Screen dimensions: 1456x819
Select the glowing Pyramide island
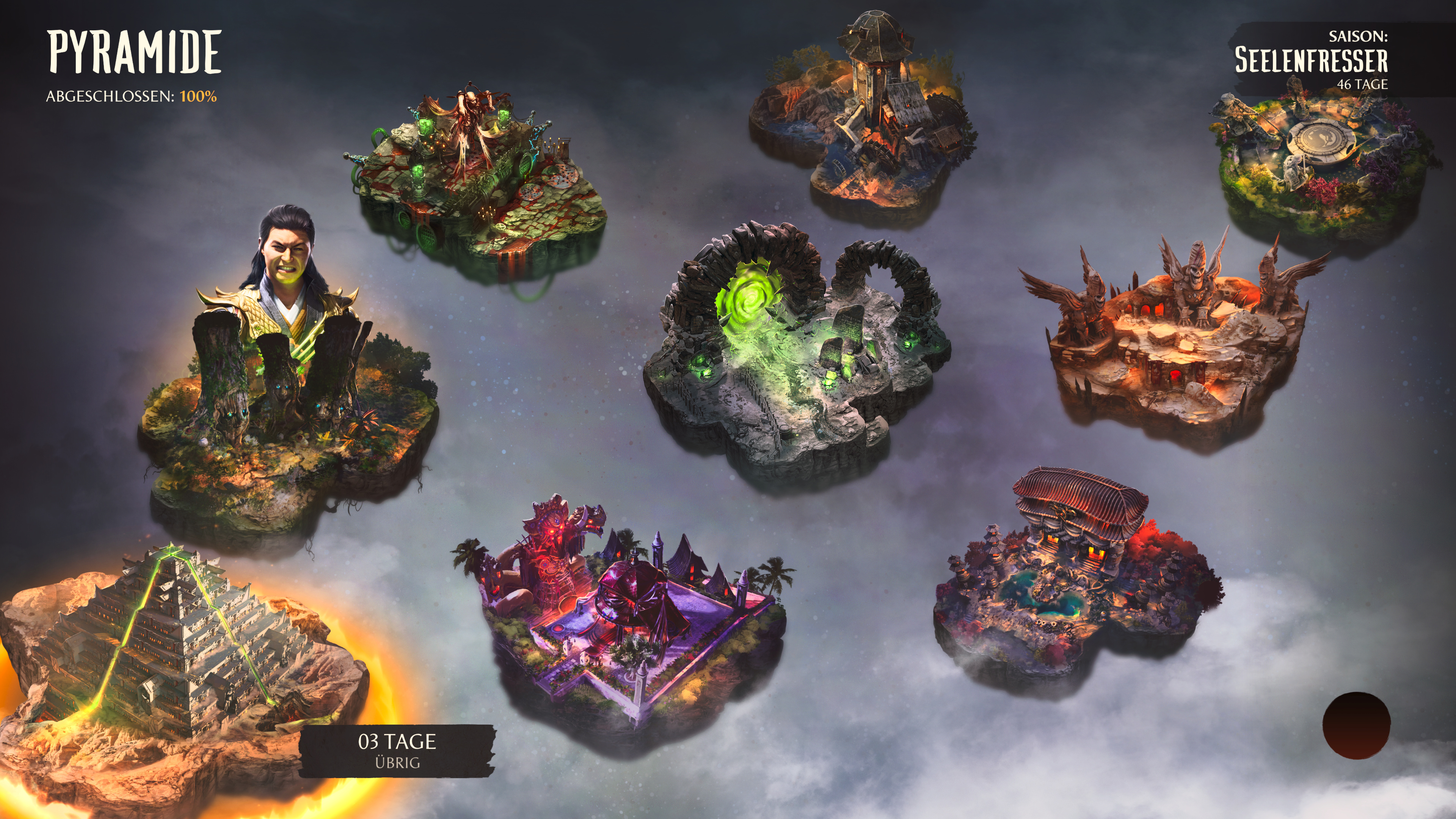169,667
